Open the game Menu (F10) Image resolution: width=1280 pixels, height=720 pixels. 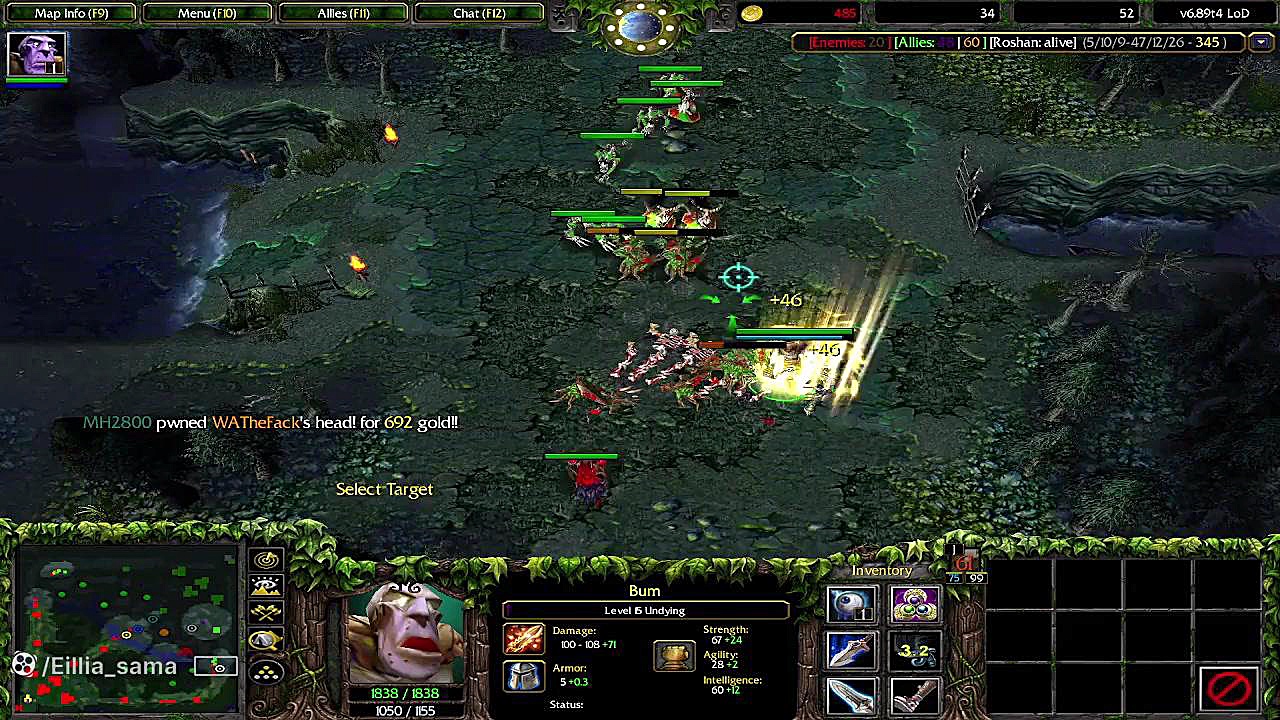tap(207, 13)
